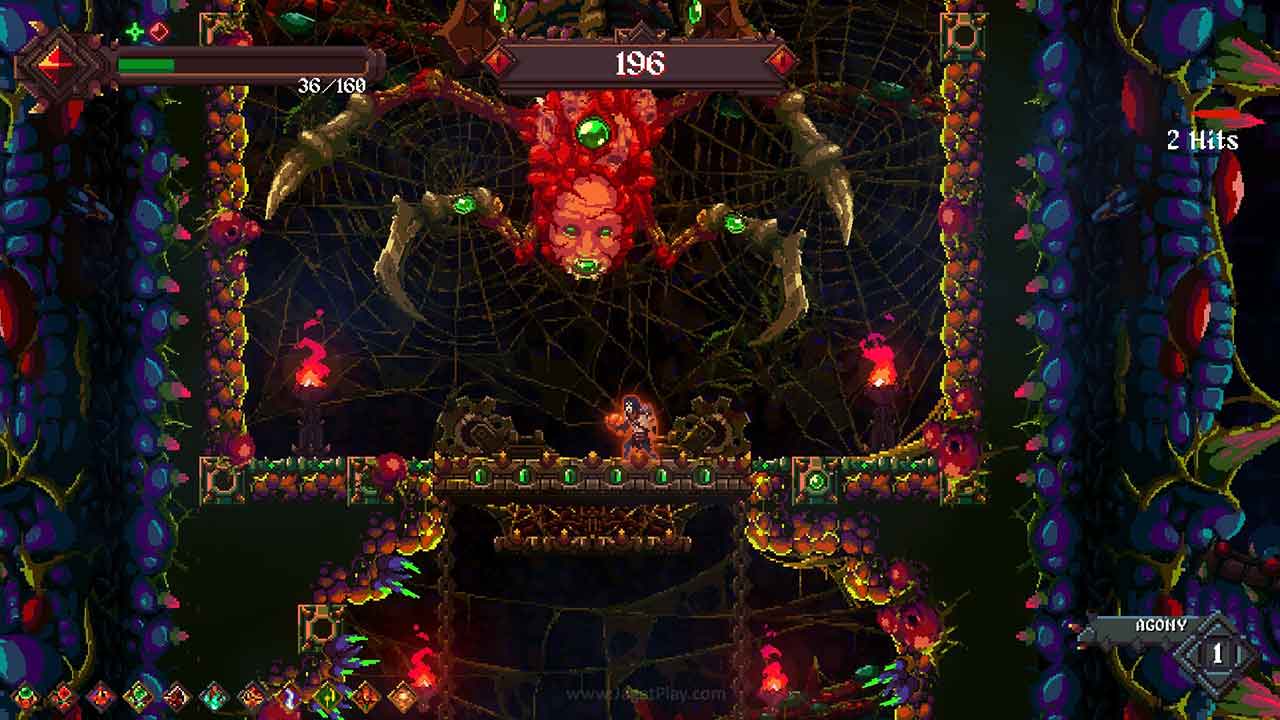Click the green health bar fill

(x=147, y=64)
